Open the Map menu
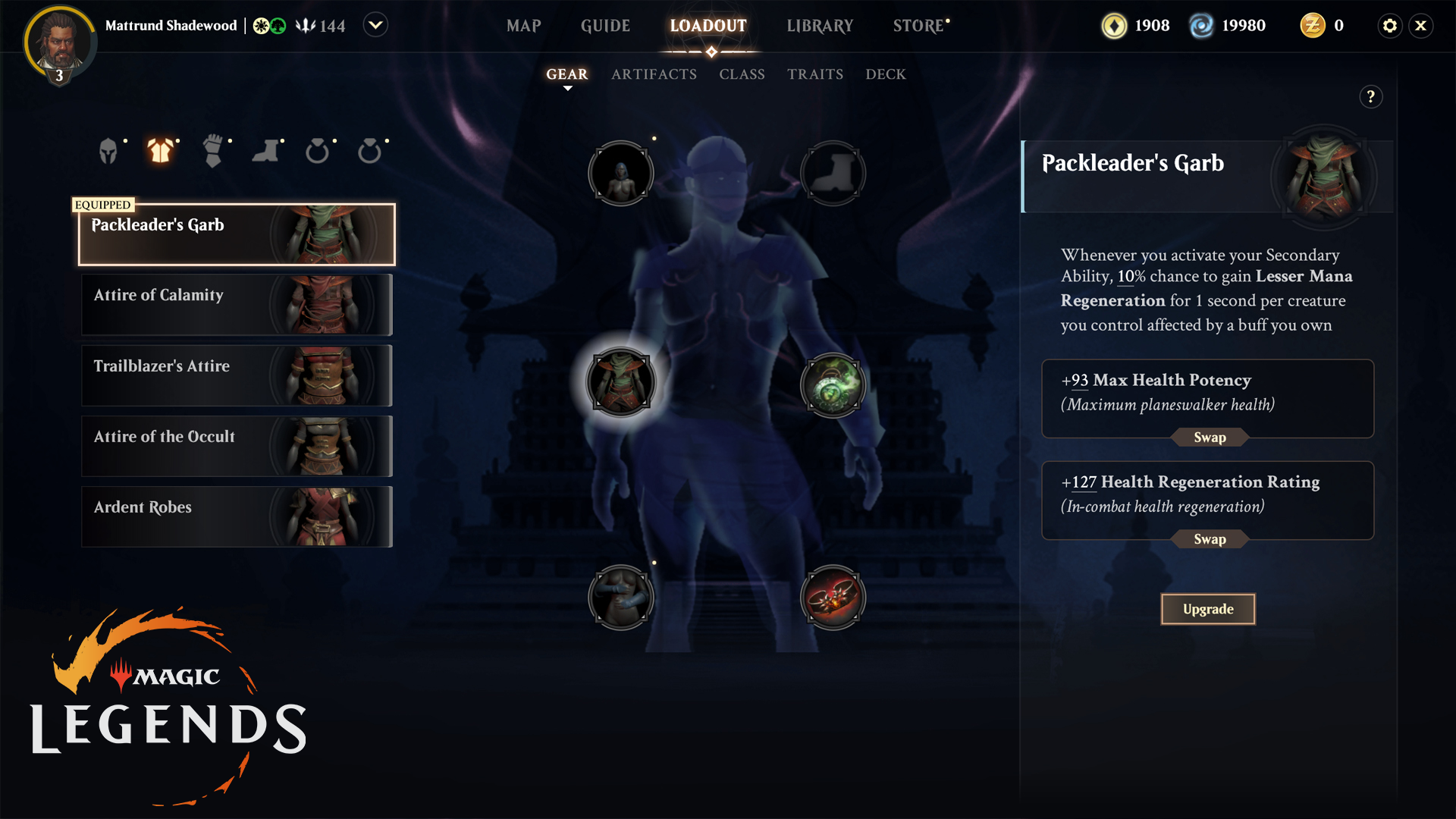 pos(523,26)
